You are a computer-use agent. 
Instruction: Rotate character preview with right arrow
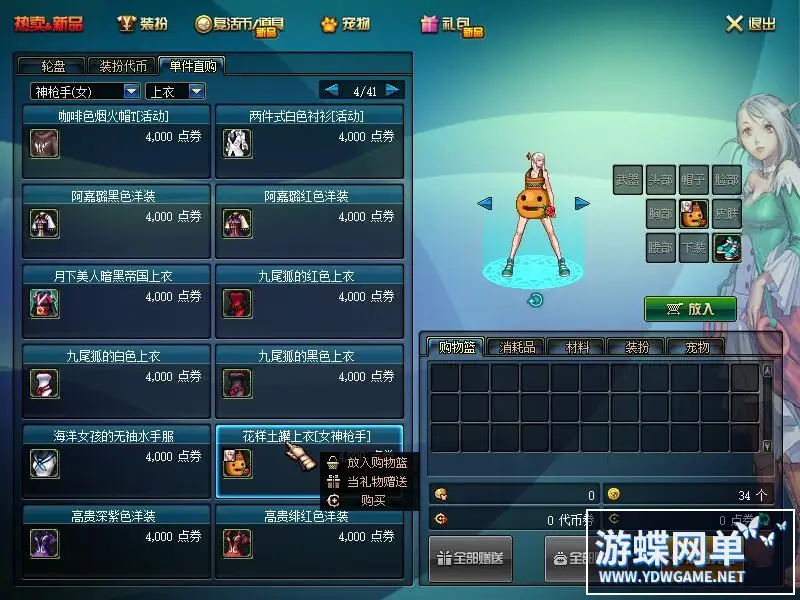(x=582, y=203)
